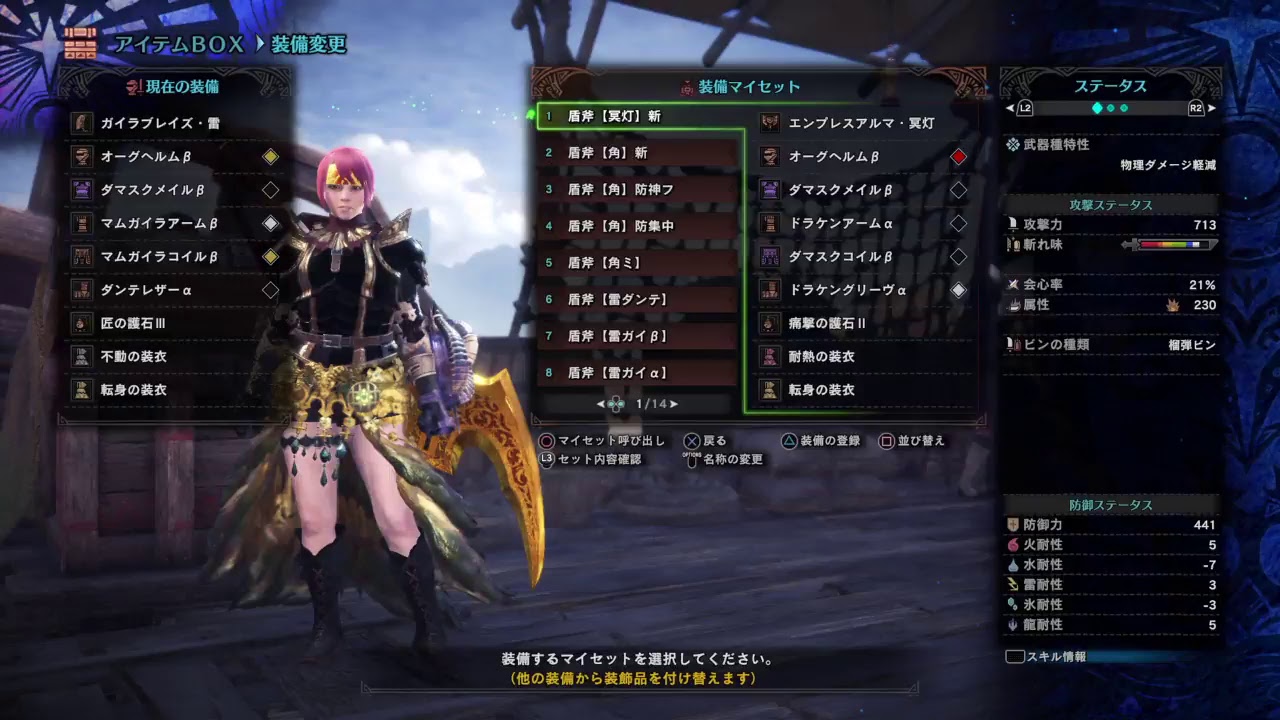Screen dimensions: 1280x720
Task: Click the ドラケンアームα arm armor icon
Action: tap(768, 224)
